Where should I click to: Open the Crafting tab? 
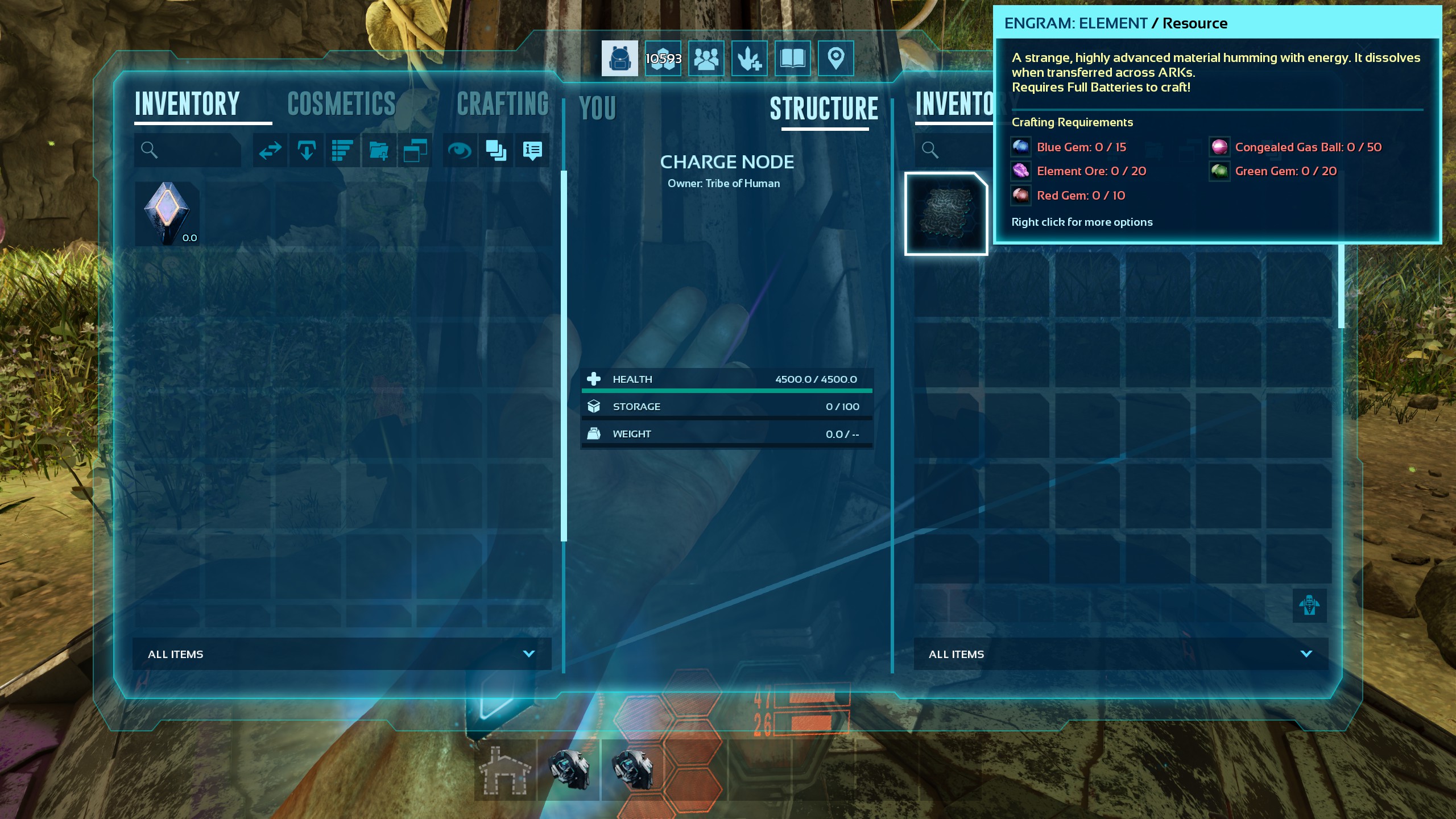tap(502, 104)
